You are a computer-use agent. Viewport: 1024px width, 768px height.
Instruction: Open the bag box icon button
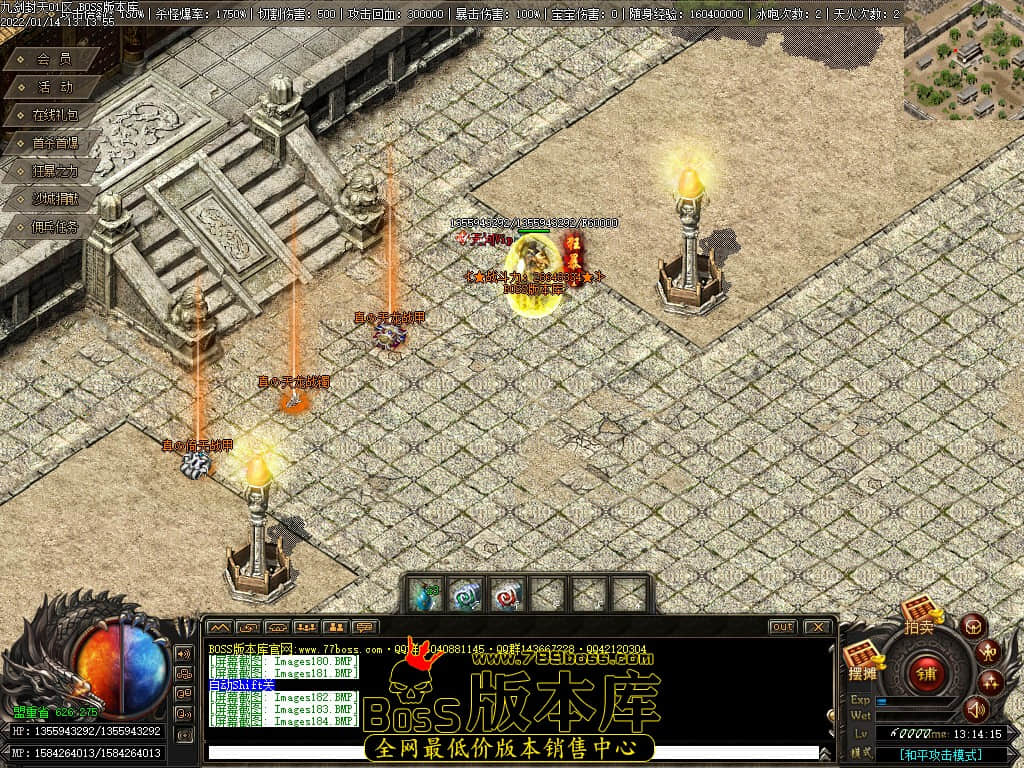point(974,626)
